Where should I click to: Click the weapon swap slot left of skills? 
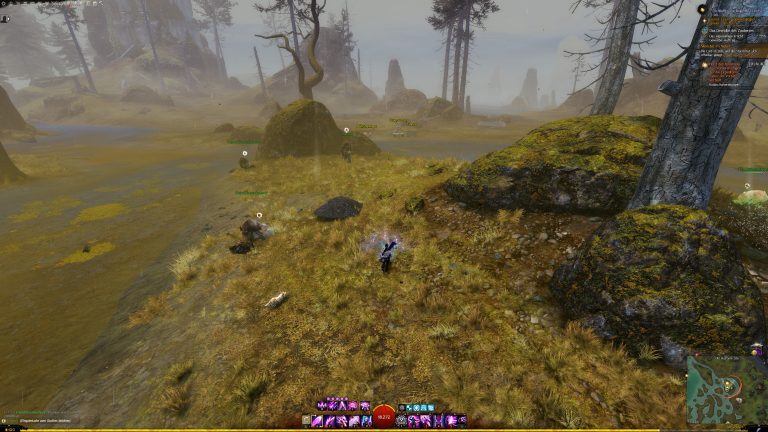pyautogui.click(x=305, y=421)
